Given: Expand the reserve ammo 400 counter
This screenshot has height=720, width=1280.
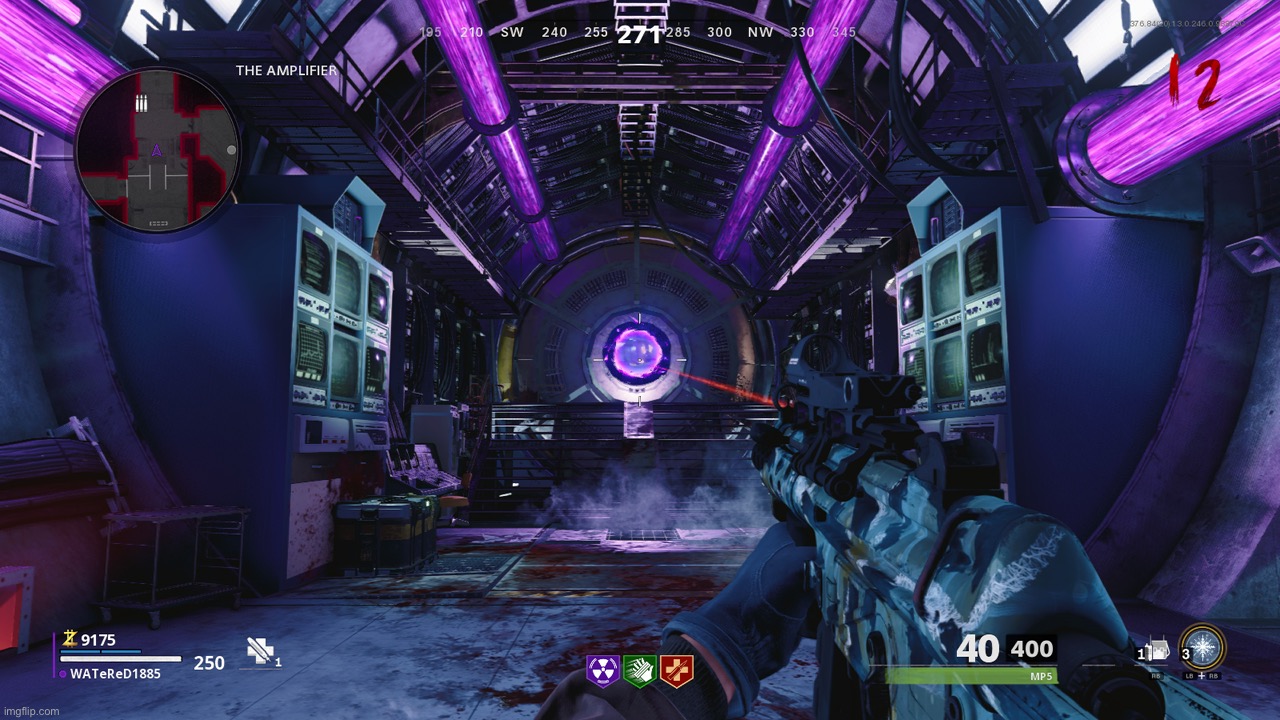Looking at the screenshot, I should pos(1034,649).
